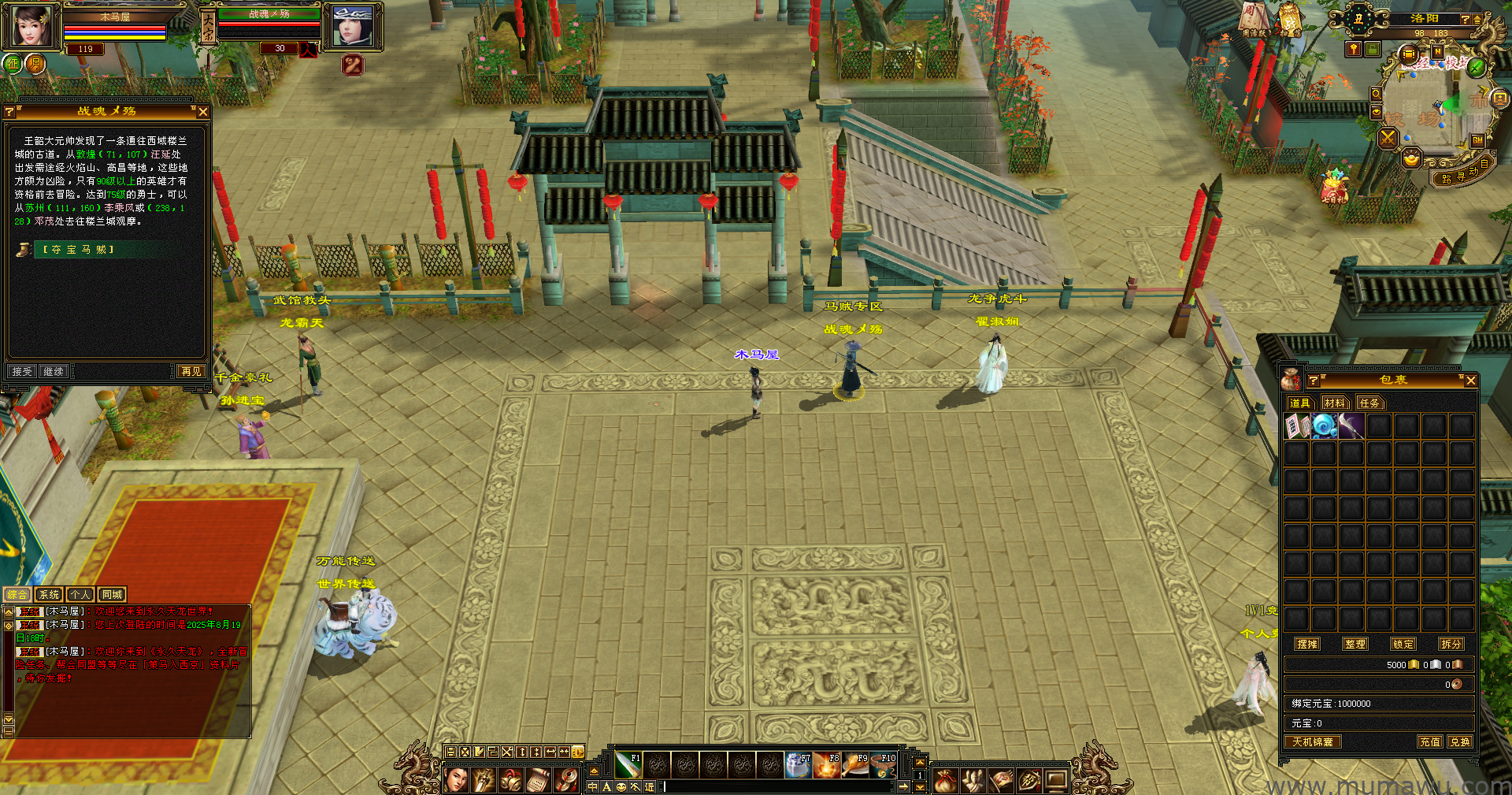This screenshot has height=795, width=1512.
Task: Click the minimap magnifier search button
Action: pyautogui.click(x=1376, y=94)
